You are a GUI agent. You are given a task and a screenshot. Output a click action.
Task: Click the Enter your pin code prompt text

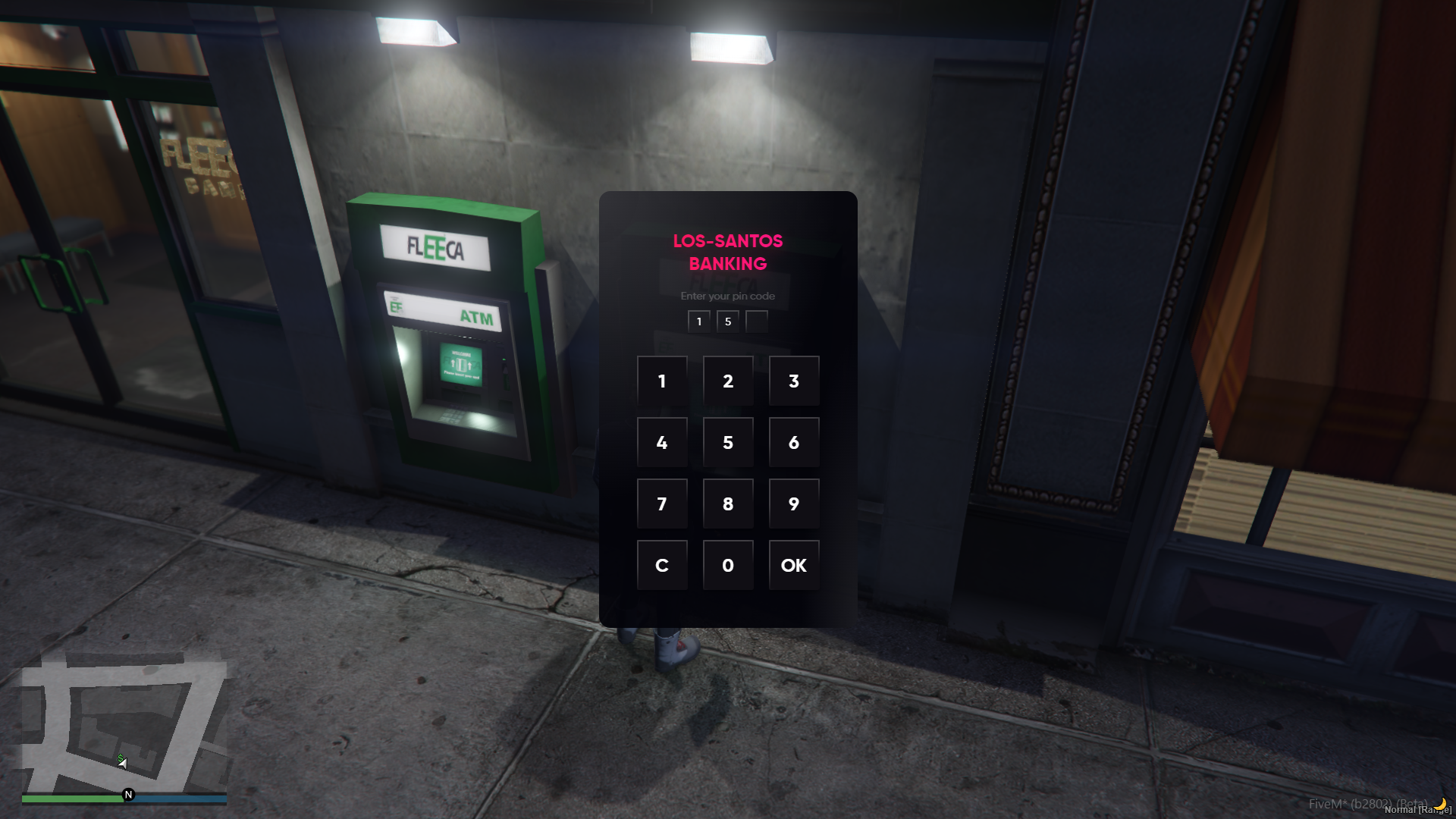tap(728, 296)
